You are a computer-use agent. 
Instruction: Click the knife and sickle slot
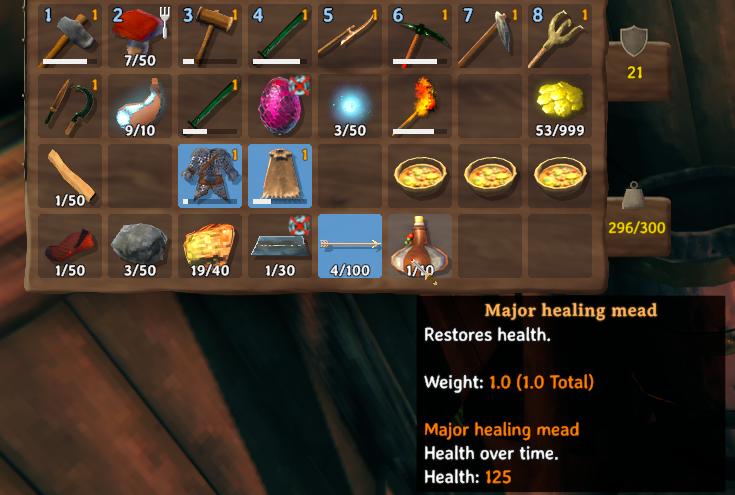click(x=70, y=106)
